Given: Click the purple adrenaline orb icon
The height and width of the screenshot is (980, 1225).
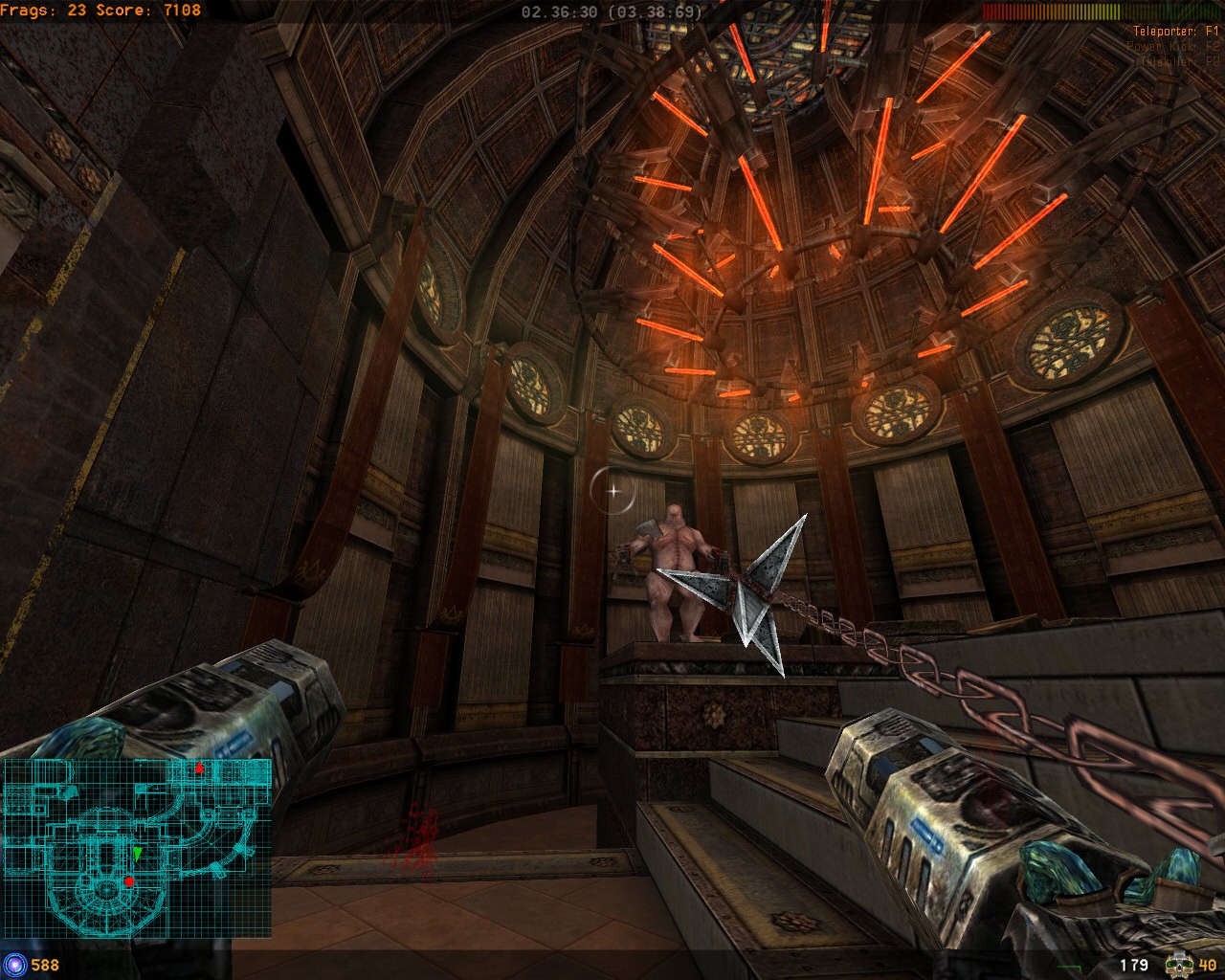Looking at the screenshot, I should [x=14, y=965].
